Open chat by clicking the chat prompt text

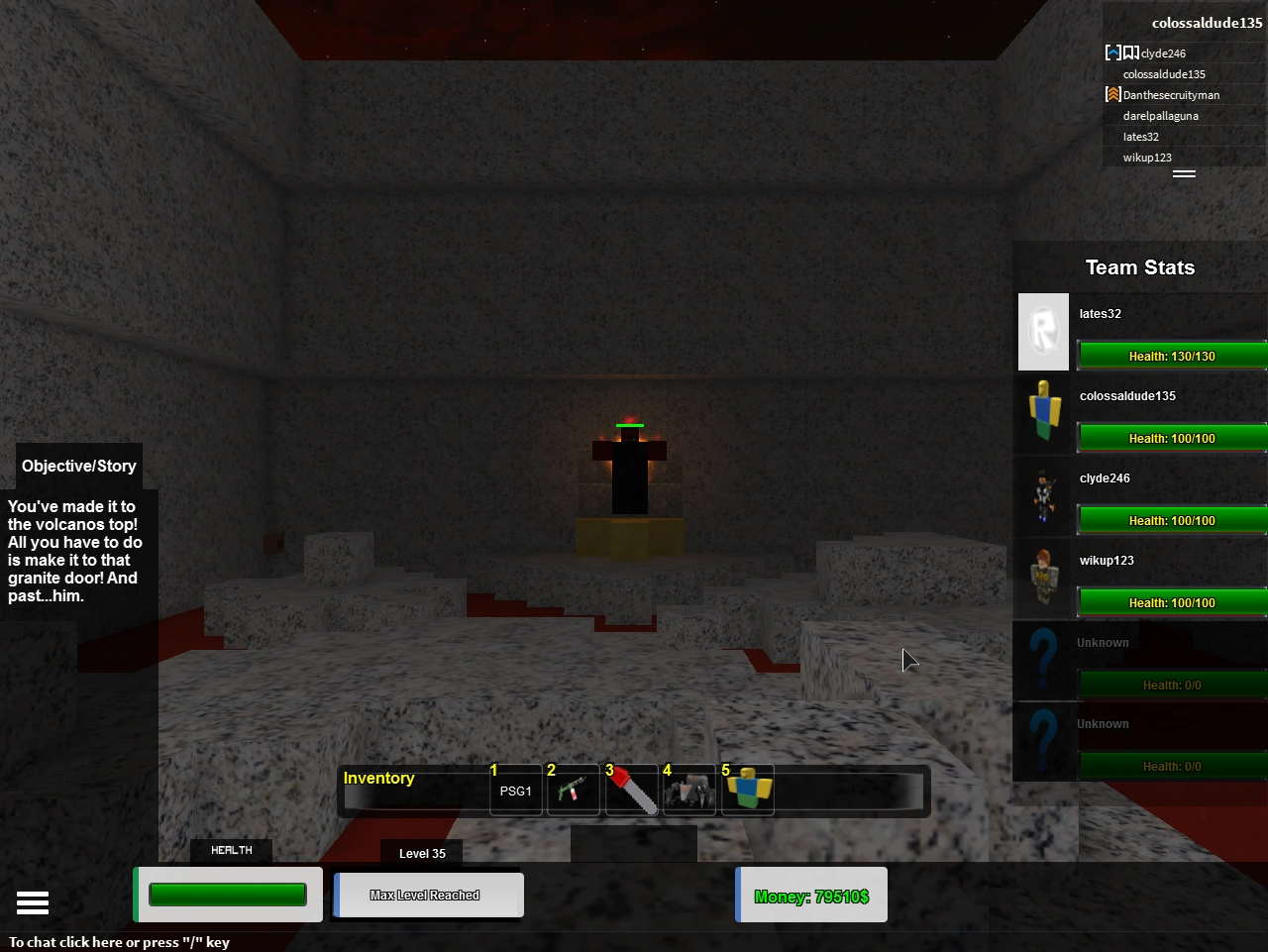pos(119,942)
